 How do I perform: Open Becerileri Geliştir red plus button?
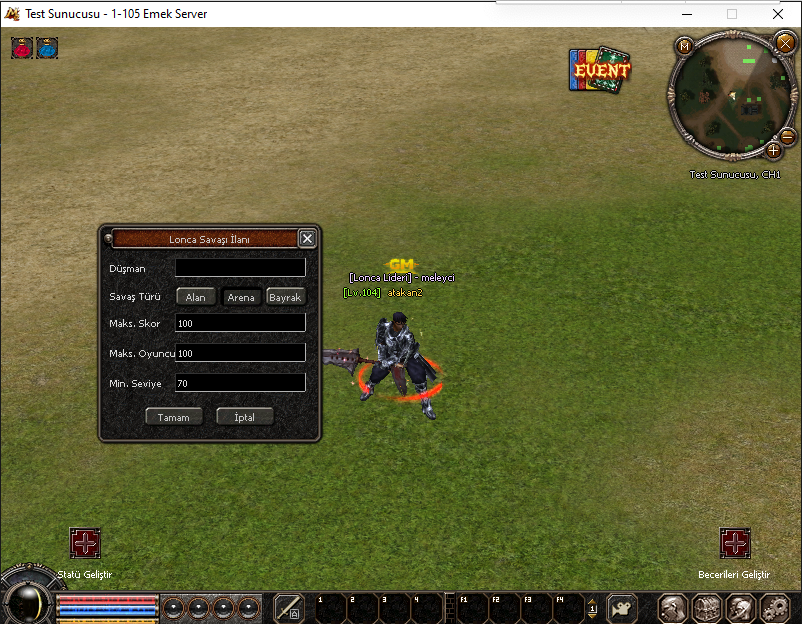tap(735, 543)
